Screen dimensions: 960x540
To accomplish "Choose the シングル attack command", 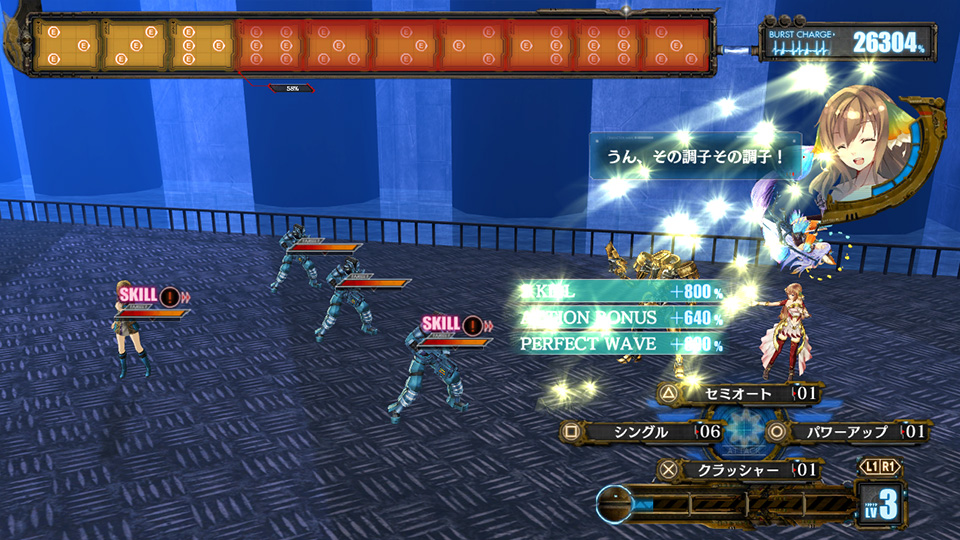I will click(640, 432).
